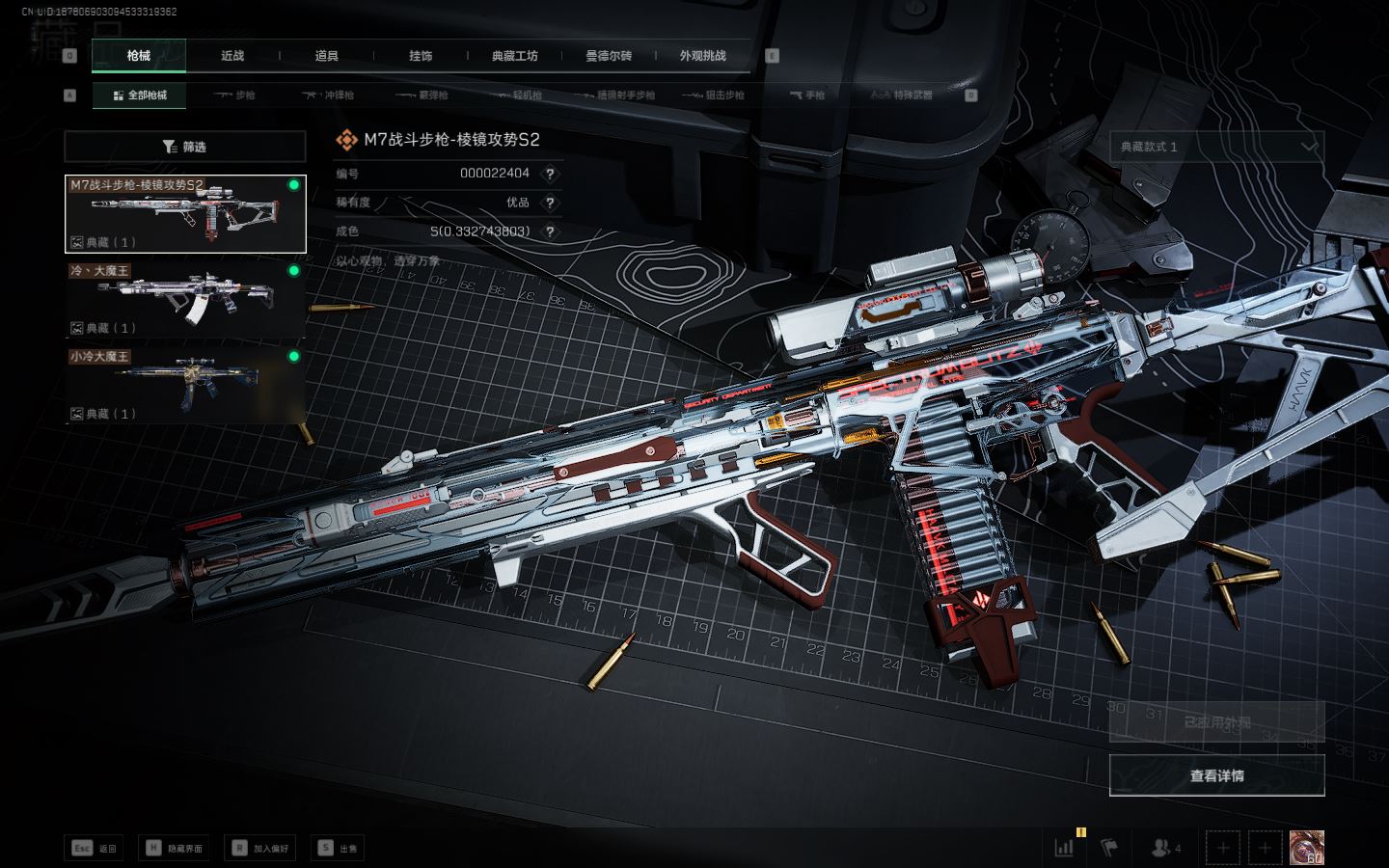
Task: Open the 典藏工坊 workshop tab
Action: pyautogui.click(x=515, y=56)
